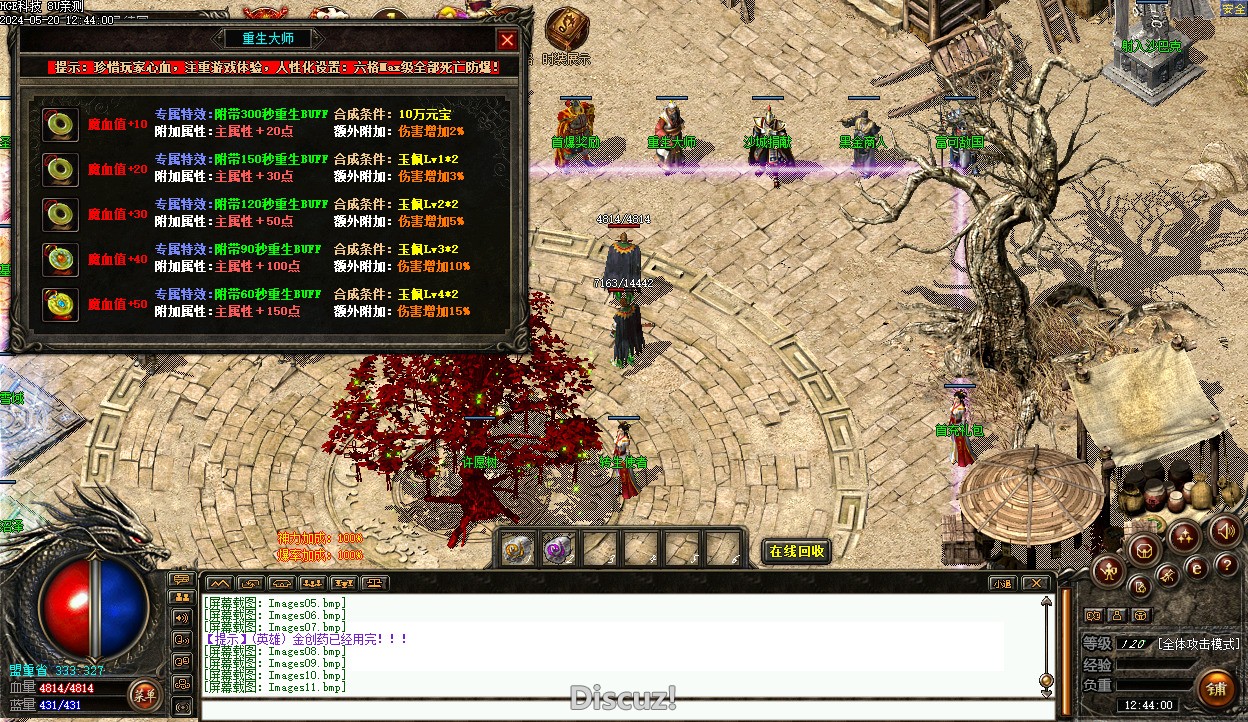This screenshot has height=722, width=1248.
Task: Click the 小退 logout button
Action: click(x=1001, y=583)
